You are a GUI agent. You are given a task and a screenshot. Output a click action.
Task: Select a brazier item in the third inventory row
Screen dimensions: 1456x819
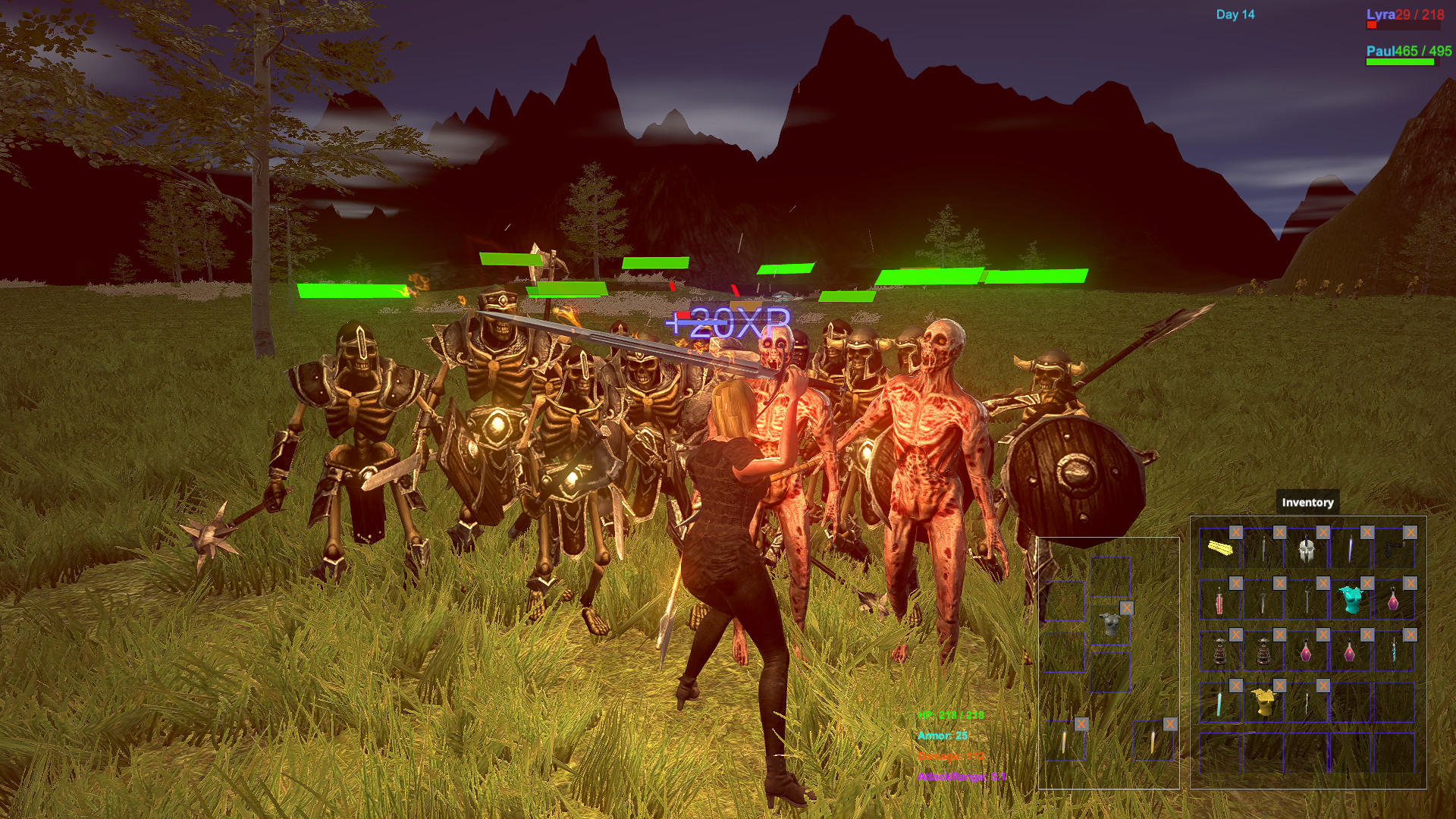[x=1219, y=651]
